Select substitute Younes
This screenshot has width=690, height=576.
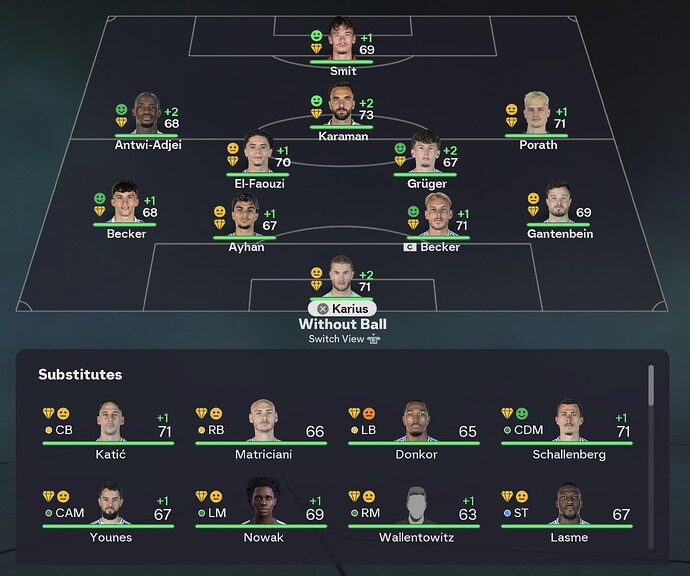(x=109, y=509)
